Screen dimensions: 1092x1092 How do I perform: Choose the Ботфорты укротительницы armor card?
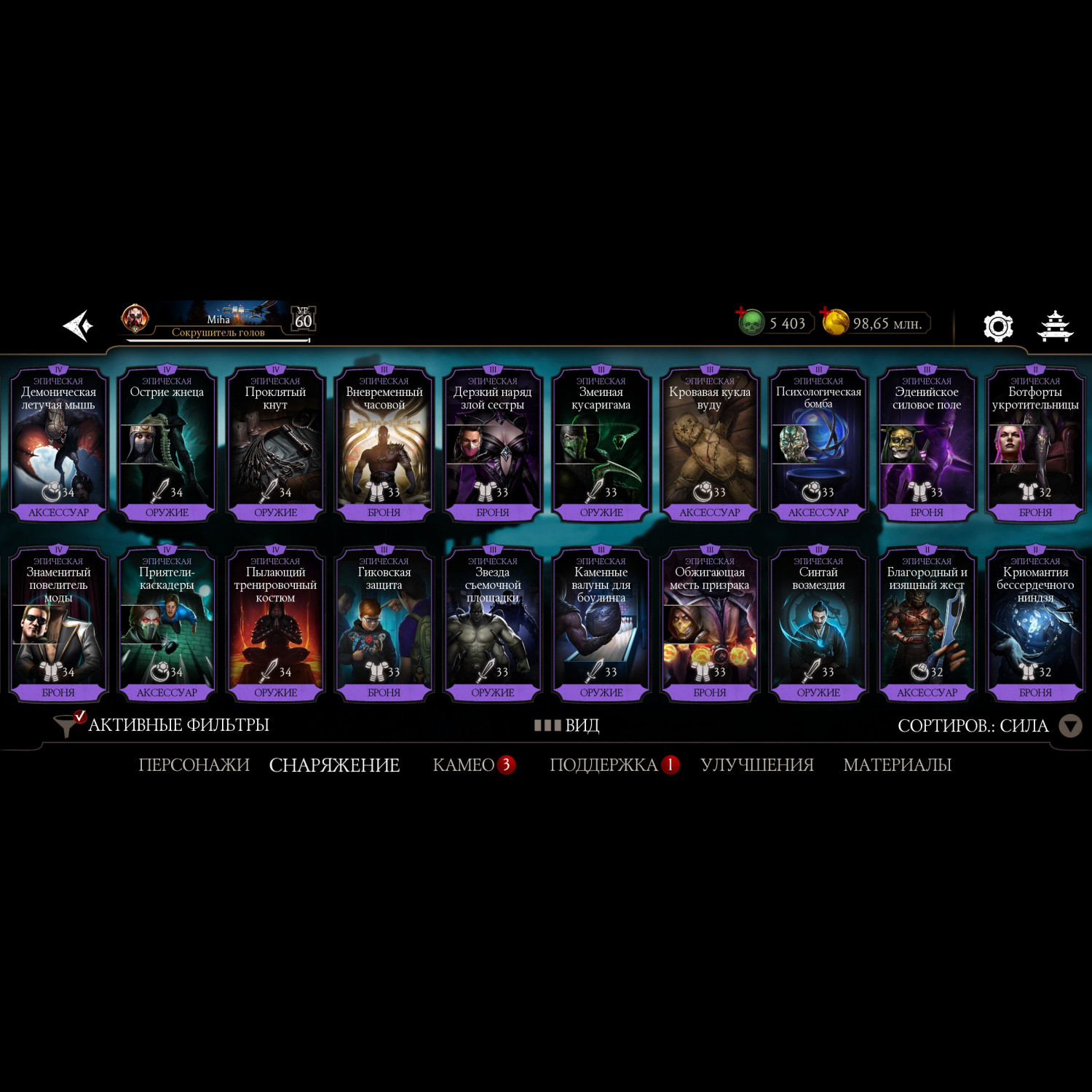[1034, 444]
